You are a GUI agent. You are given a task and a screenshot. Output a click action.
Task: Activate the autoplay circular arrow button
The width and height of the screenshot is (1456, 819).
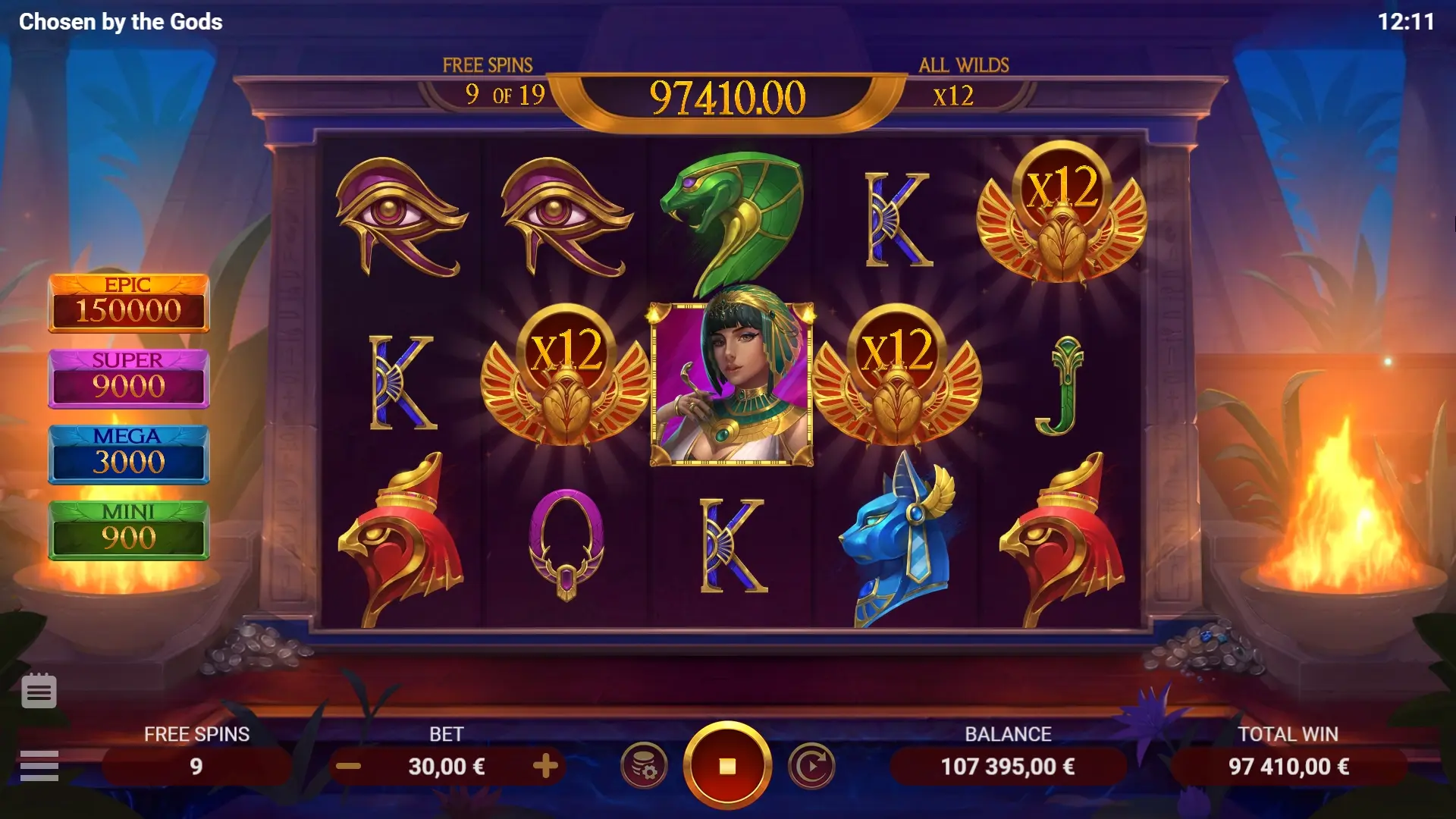pyautogui.click(x=811, y=766)
